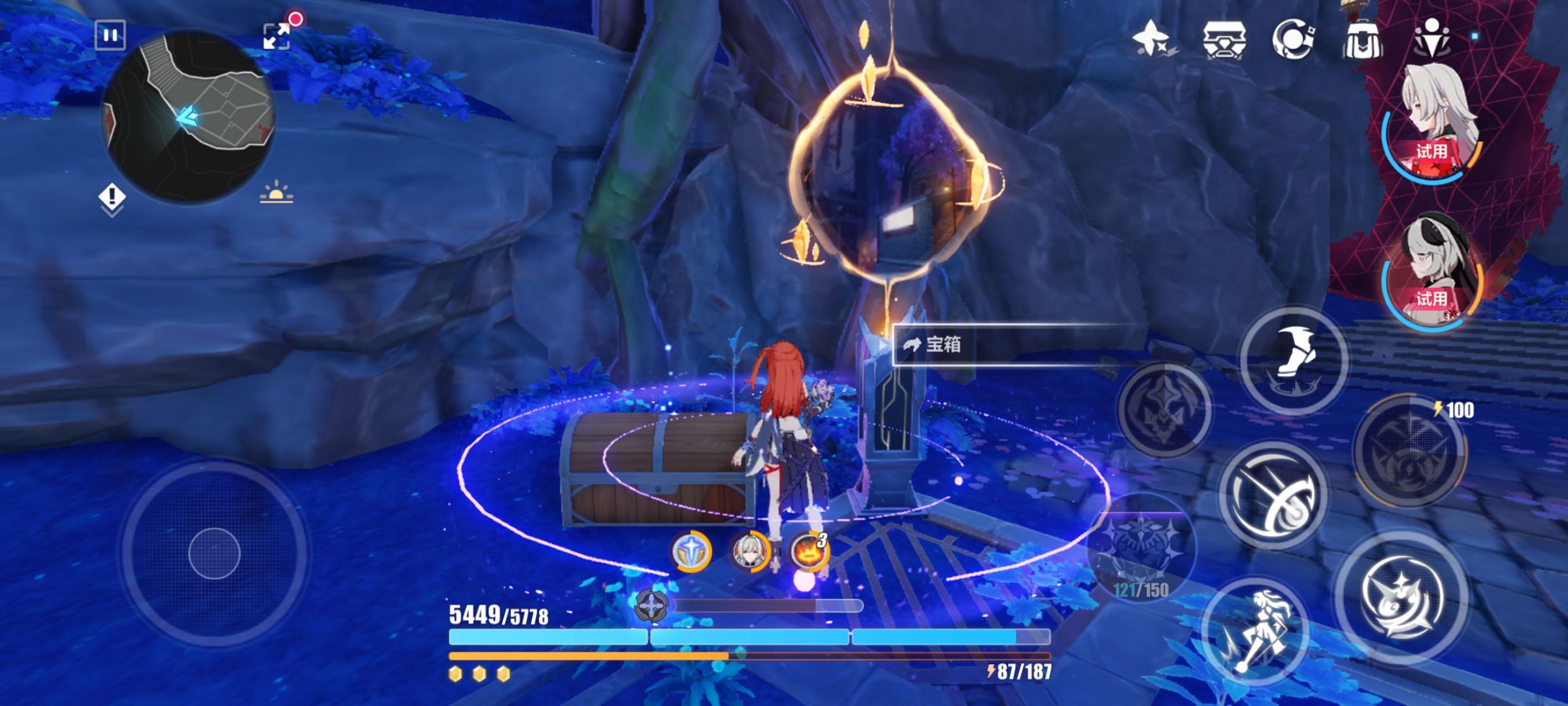Tap the high-heel boot jump button
This screenshot has height=706, width=1568.
(x=1293, y=360)
